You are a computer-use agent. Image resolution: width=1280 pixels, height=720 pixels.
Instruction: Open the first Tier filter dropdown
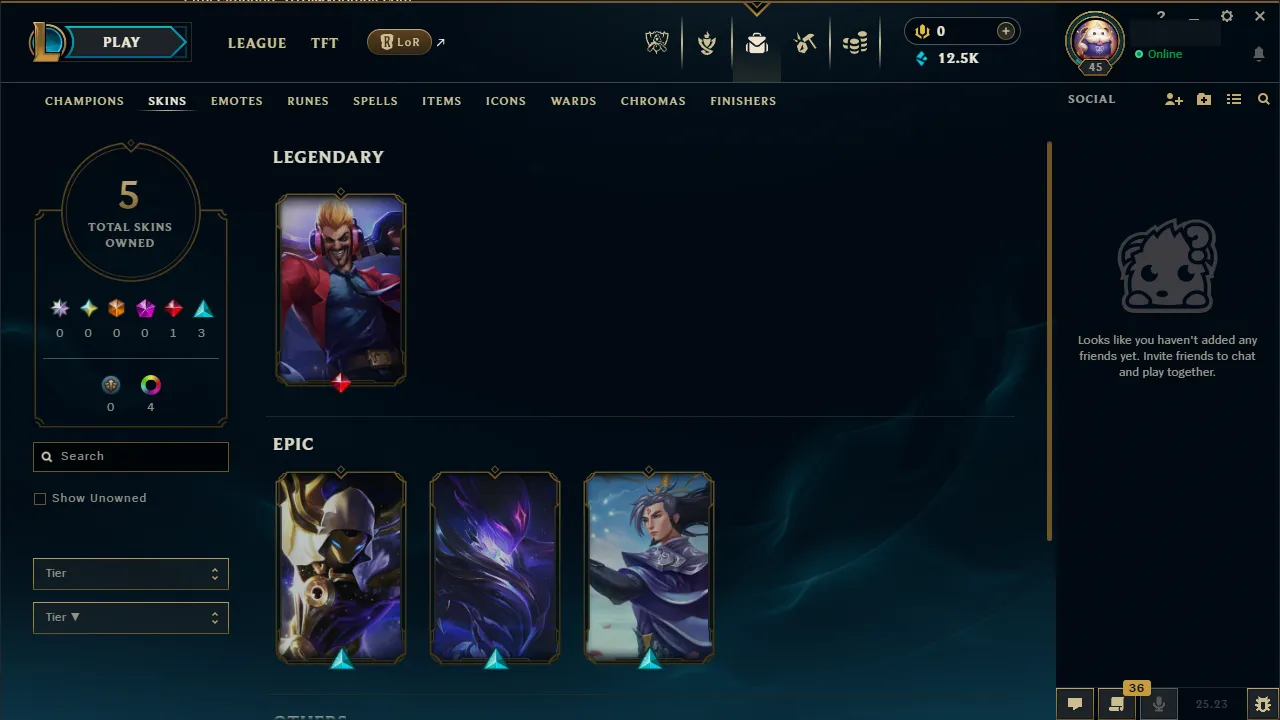pos(130,573)
